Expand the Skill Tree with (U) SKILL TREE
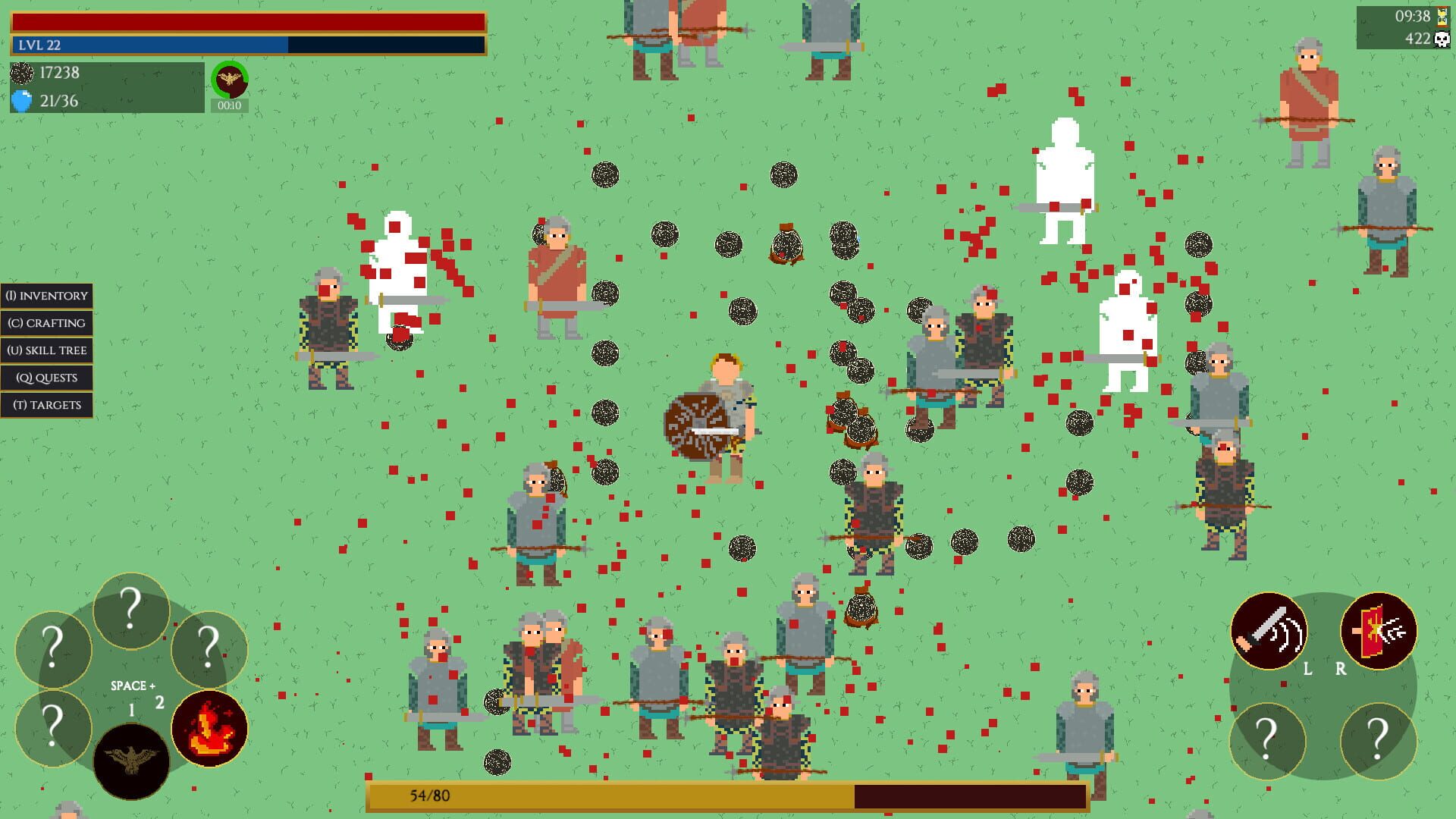The width and height of the screenshot is (1456, 819). (47, 350)
